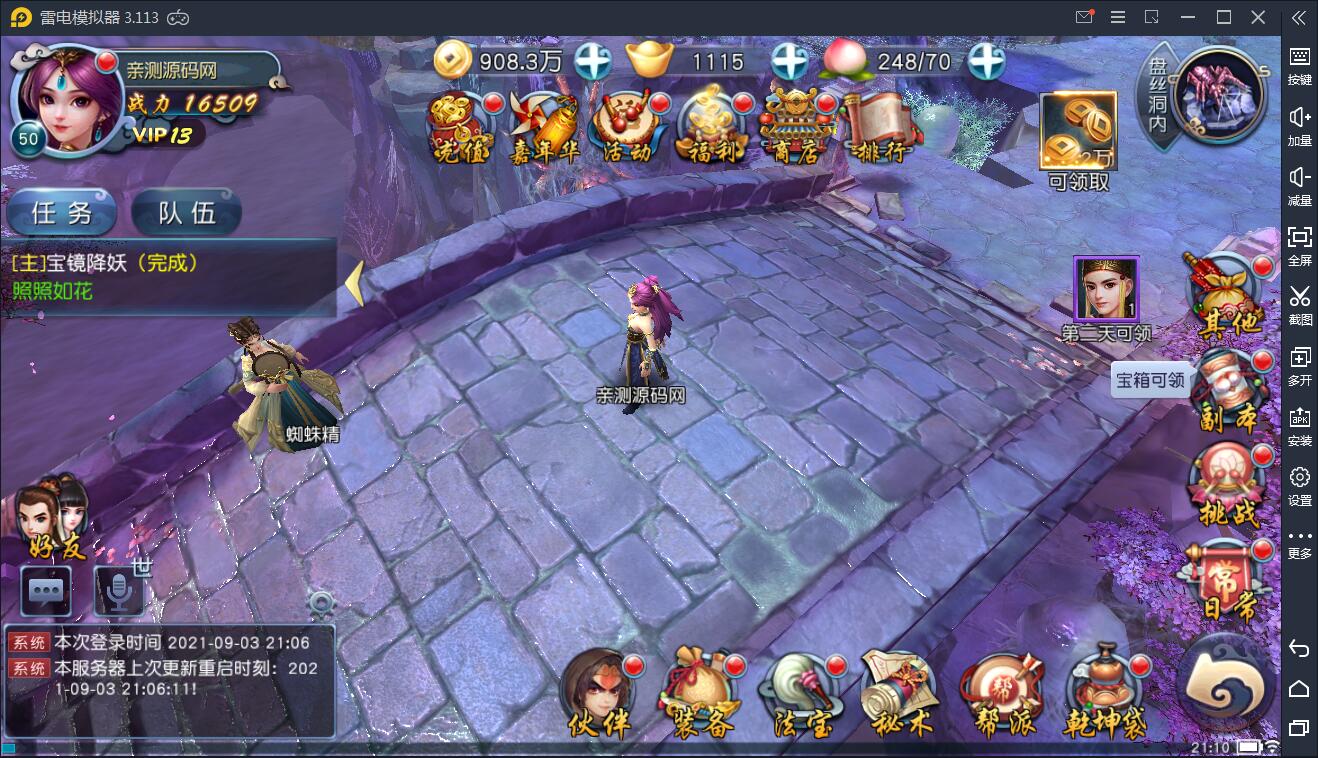1318x758 pixels.
Task: Show the 排行 rankings scroll
Action: [880, 128]
